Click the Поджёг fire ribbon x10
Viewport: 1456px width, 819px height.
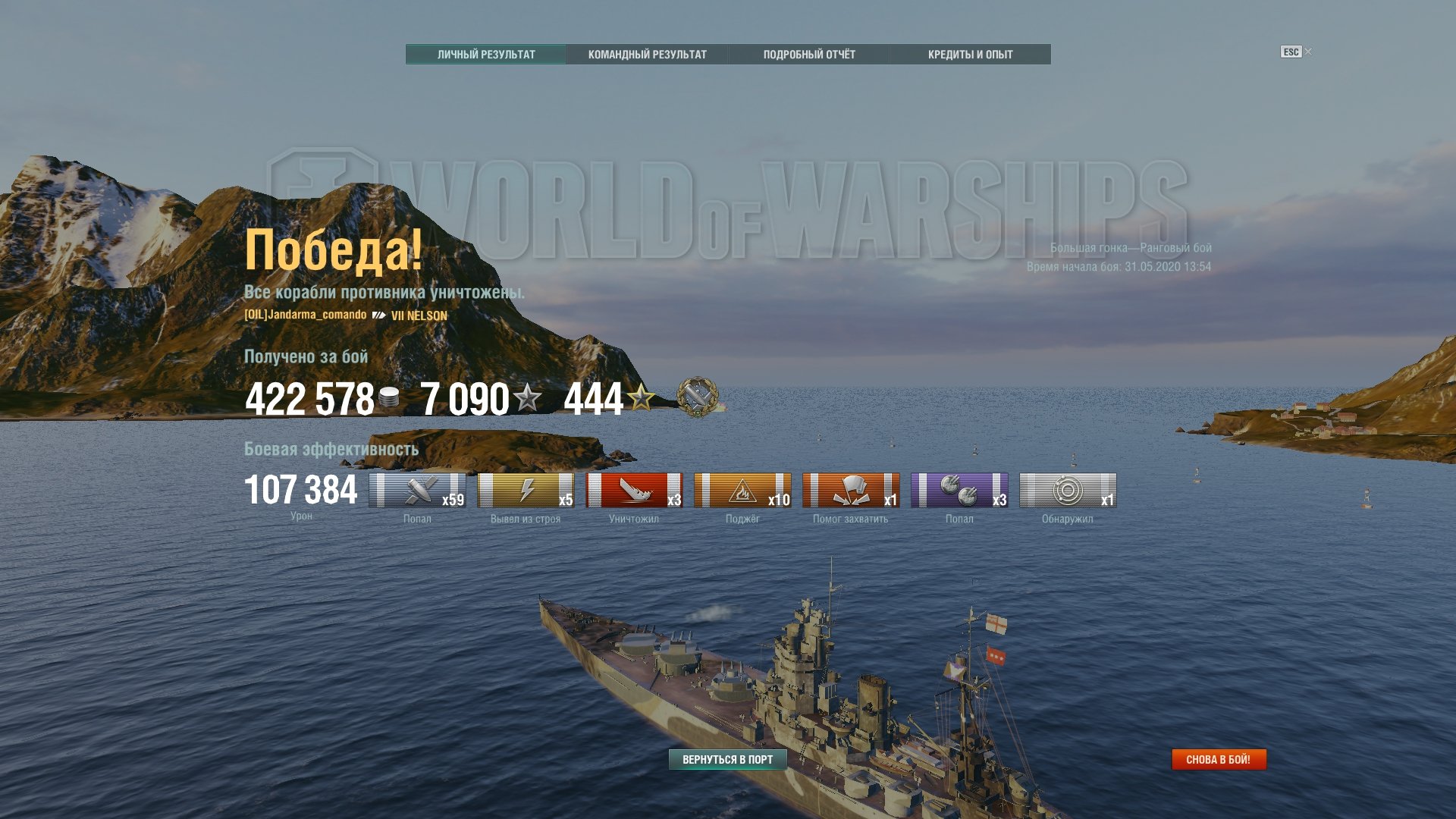[x=742, y=490]
